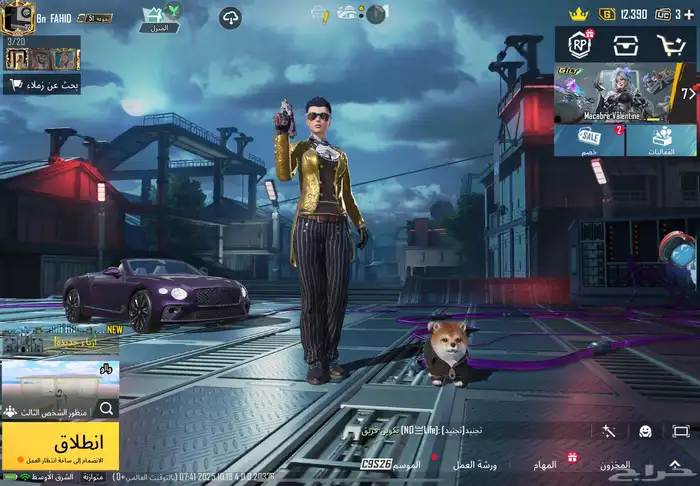Viewport: 700px width, 486px height.
Task: Open the emote smiley icon
Action: click(645, 431)
